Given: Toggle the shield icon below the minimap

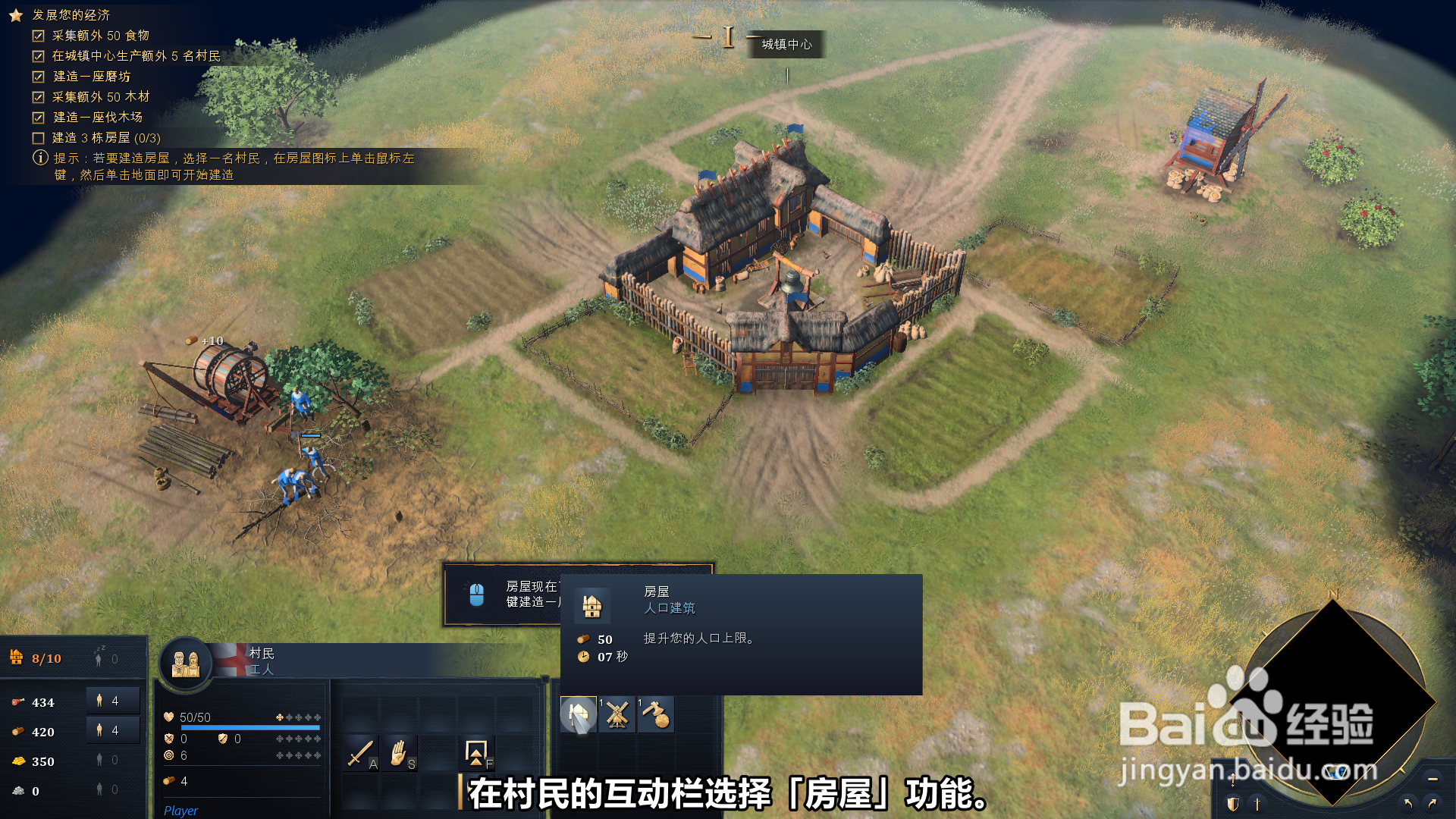Looking at the screenshot, I should (x=1232, y=805).
